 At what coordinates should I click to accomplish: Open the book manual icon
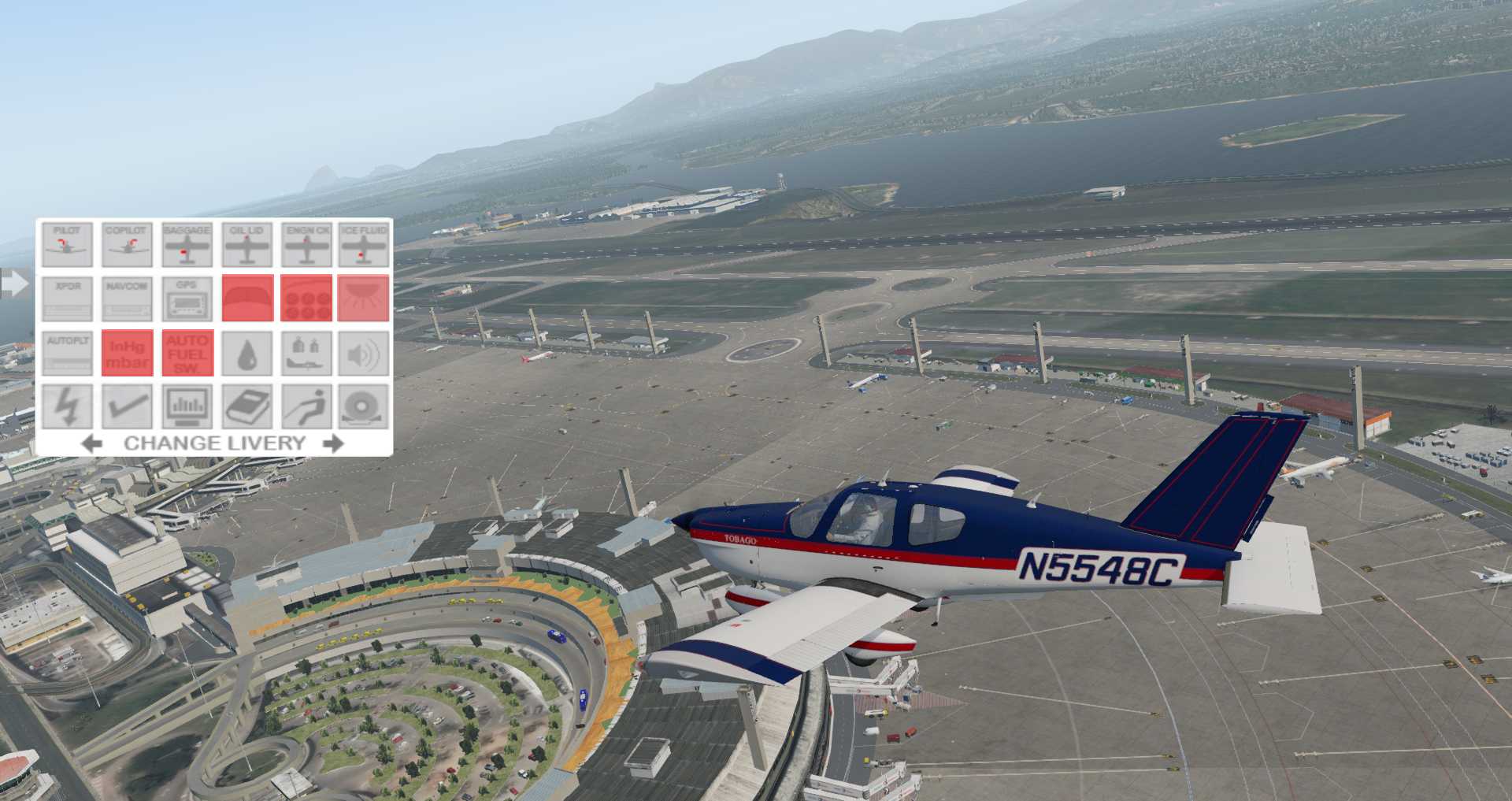[x=247, y=406]
